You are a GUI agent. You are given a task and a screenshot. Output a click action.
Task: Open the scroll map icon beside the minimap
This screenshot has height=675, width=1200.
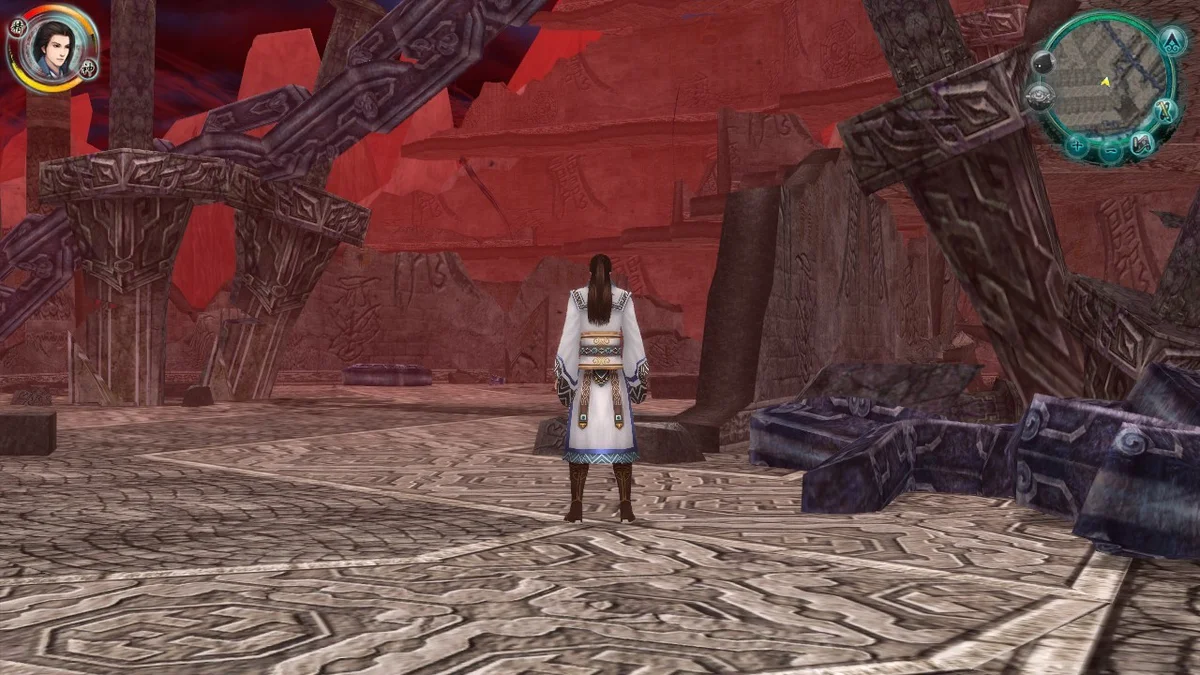(1141, 145)
